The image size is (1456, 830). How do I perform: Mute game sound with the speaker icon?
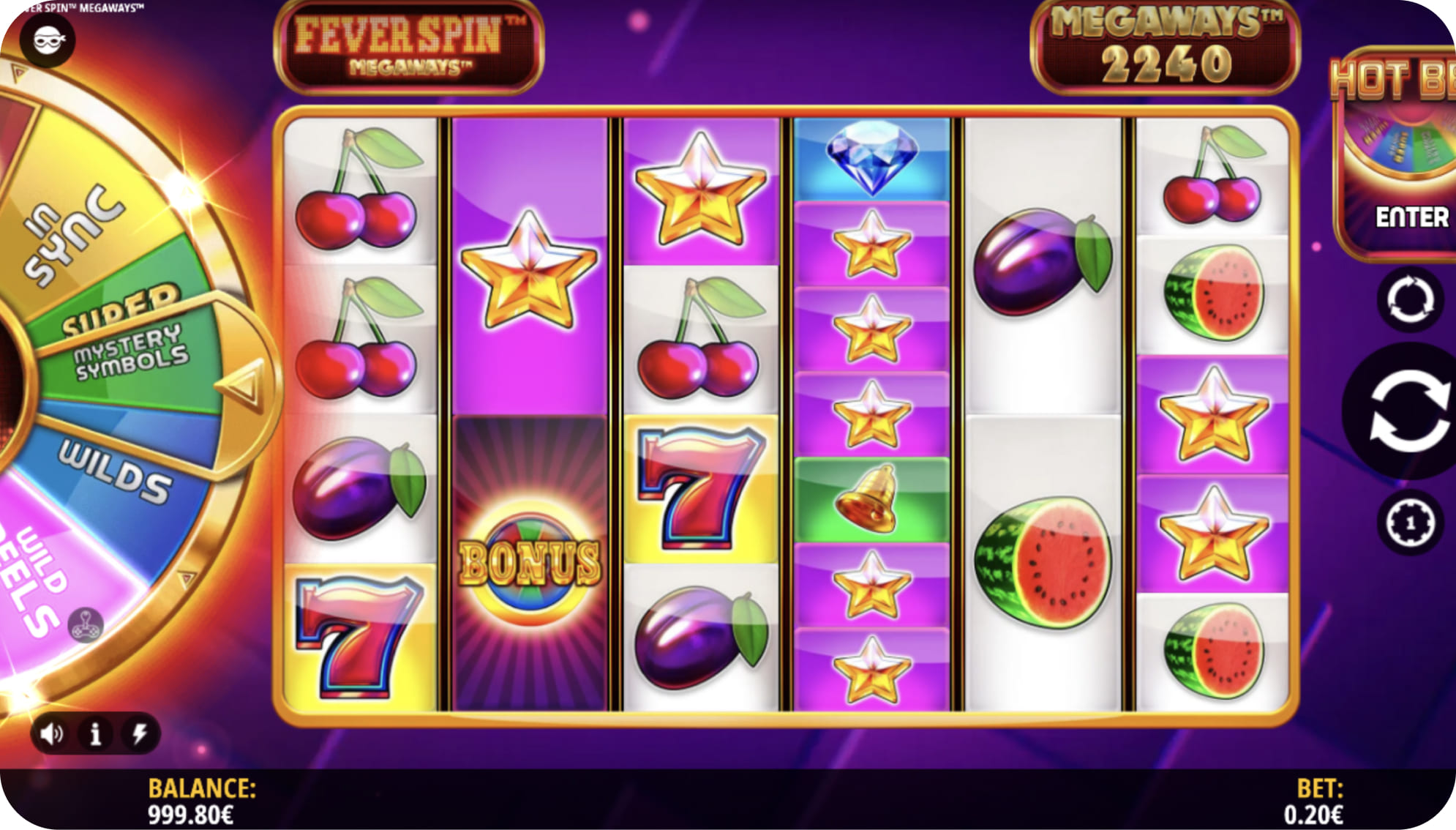(50, 732)
